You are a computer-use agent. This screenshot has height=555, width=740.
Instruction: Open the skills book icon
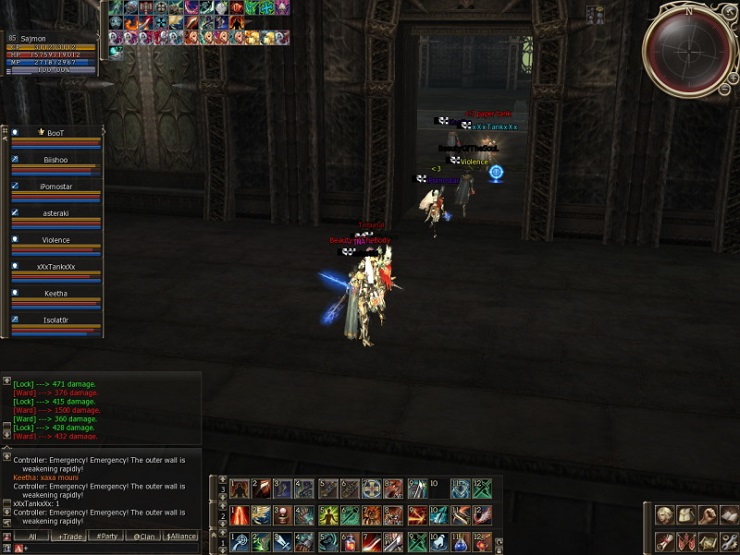pyautogui.click(x=729, y=515)
